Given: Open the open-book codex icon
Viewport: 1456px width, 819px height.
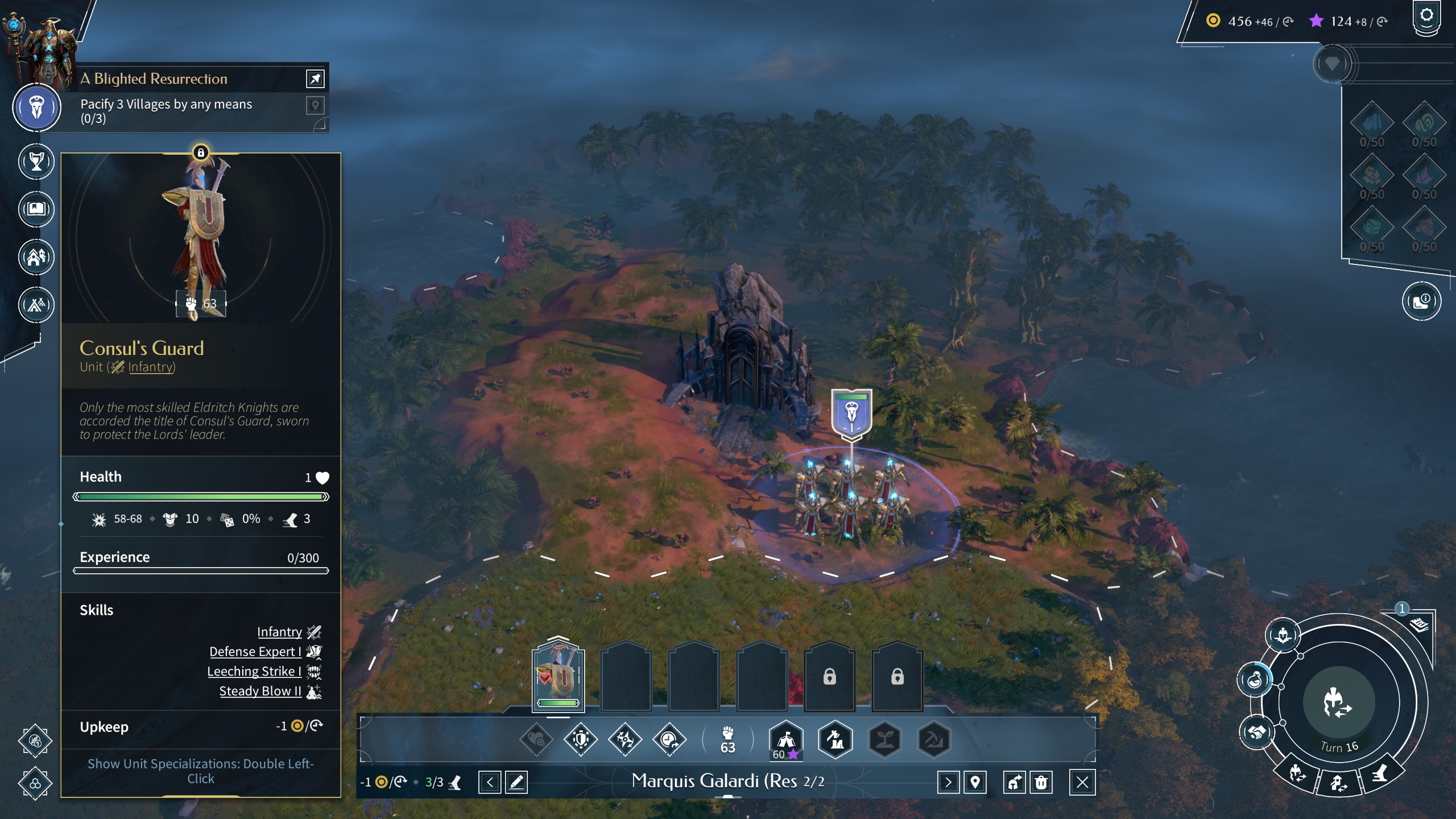Looking at the screenshot, I should tap(36, 209).
